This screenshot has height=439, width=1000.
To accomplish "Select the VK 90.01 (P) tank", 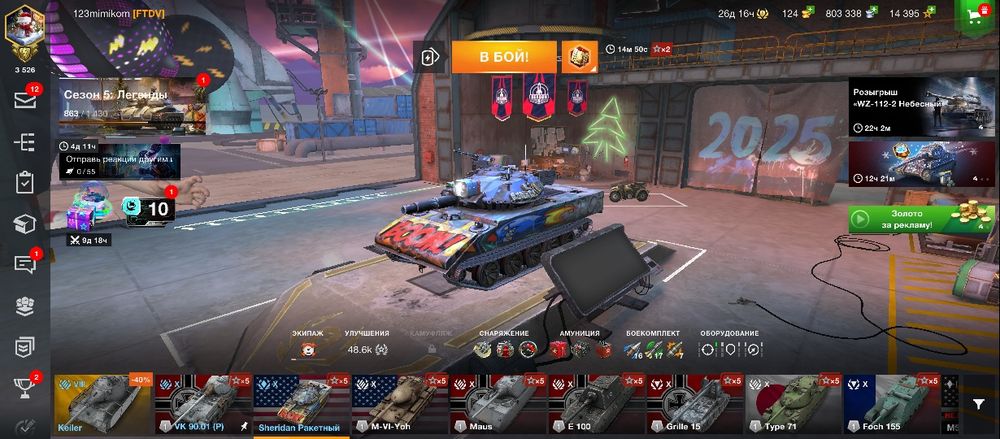I will pyautogui.click(x=203, y=406).
